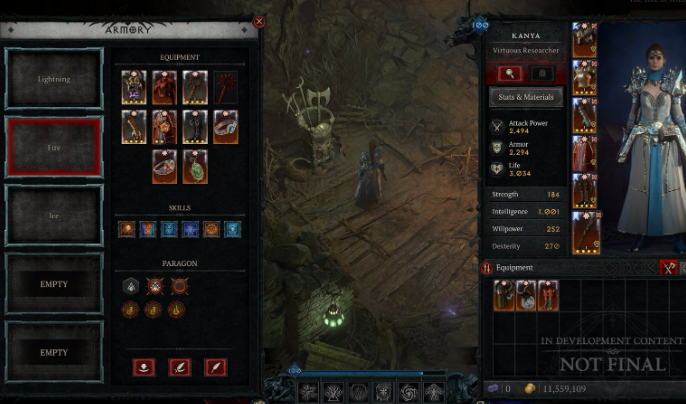
Task: Click the first grey paragon glyph icon
Action: (x=130, y=286)
